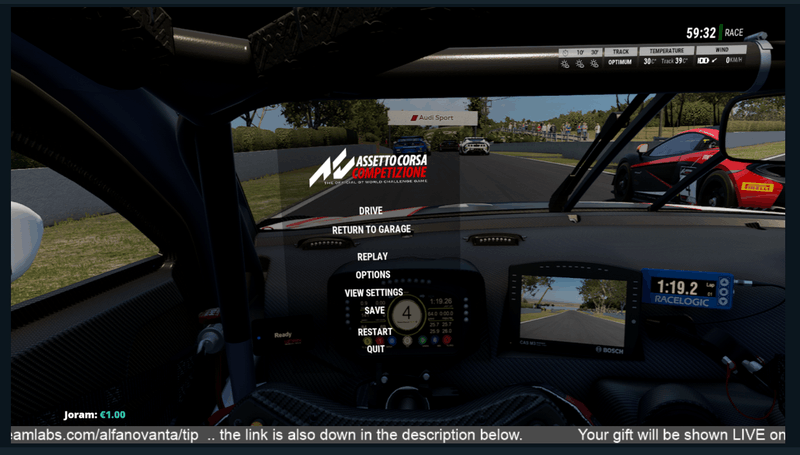Select Return to Garage

tap(371, 230)
